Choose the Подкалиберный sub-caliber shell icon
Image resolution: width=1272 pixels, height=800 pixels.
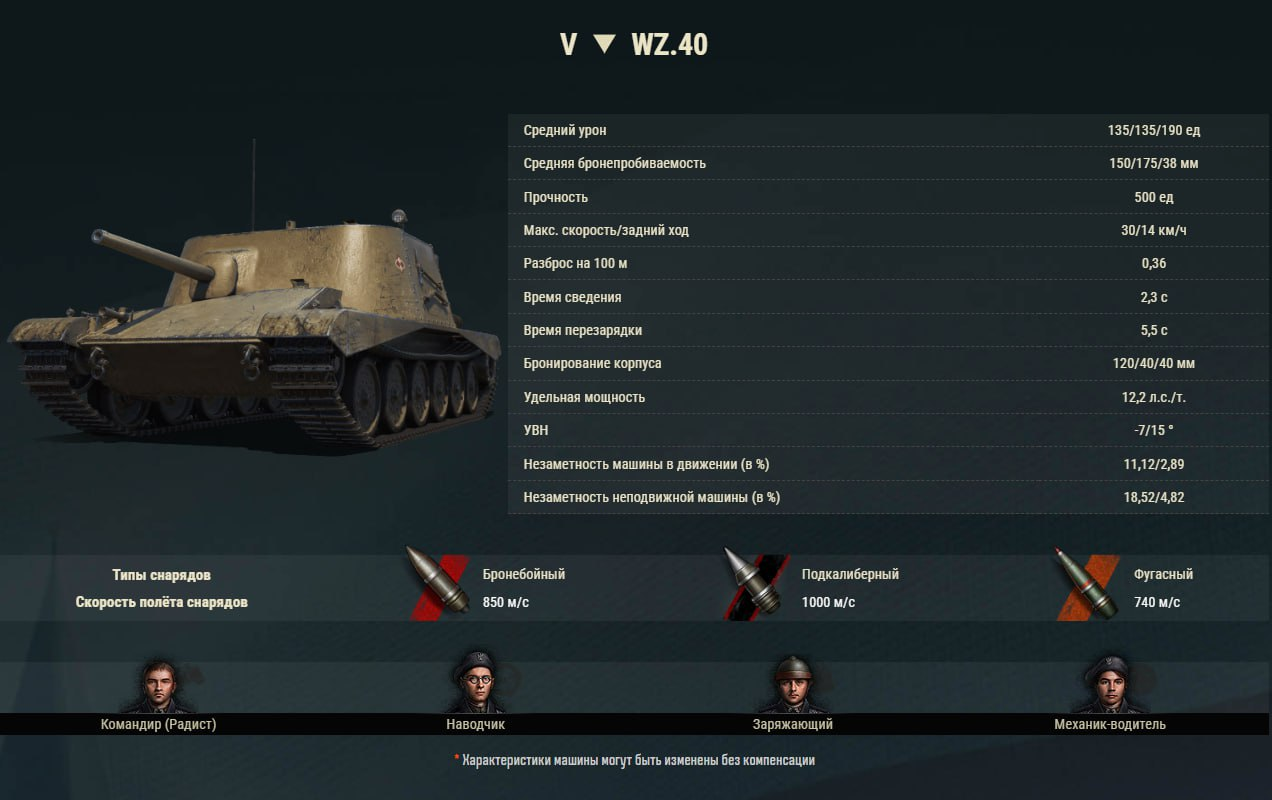click(x=756, y=584)
